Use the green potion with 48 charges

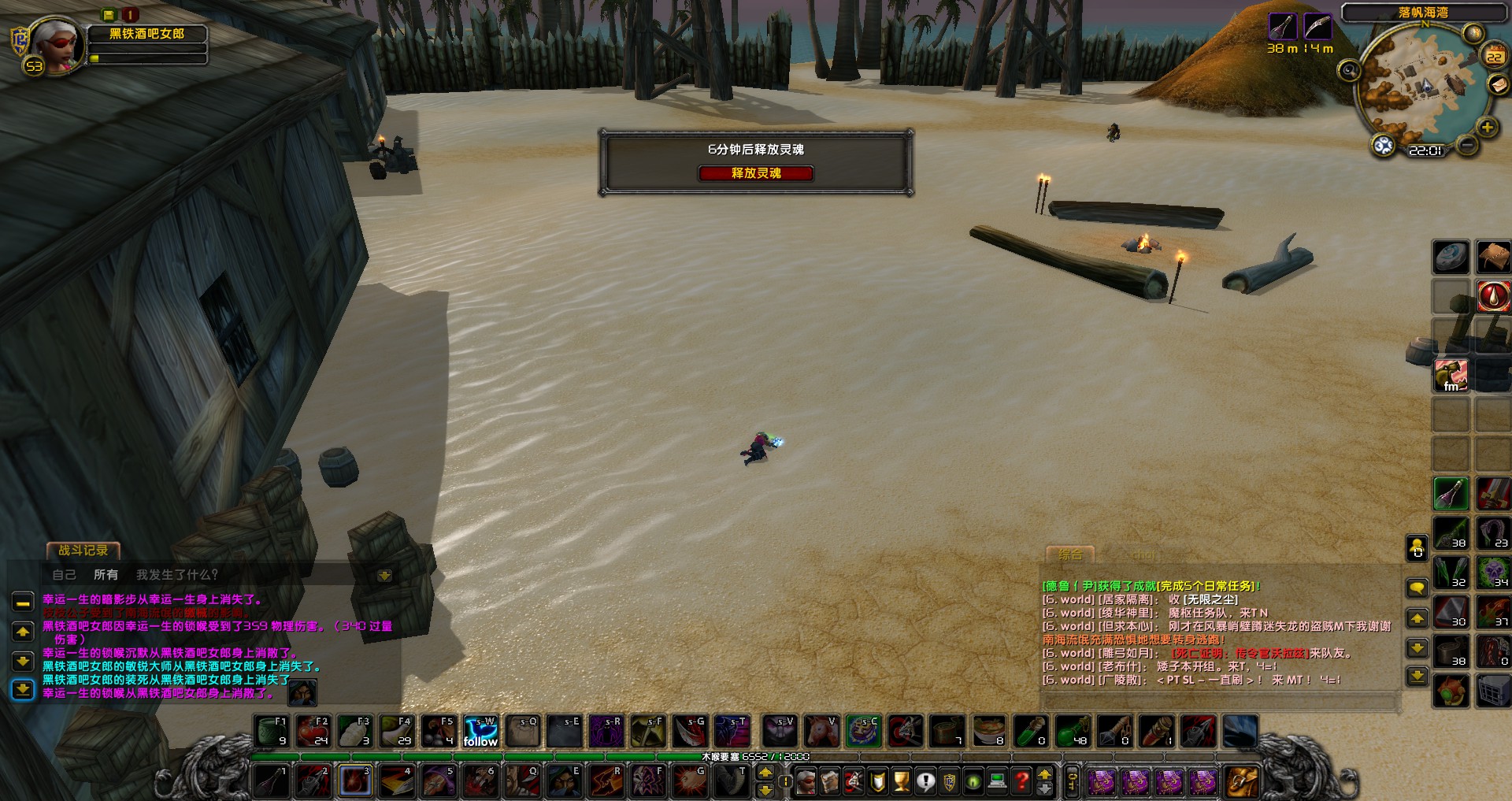(1072, 732)
